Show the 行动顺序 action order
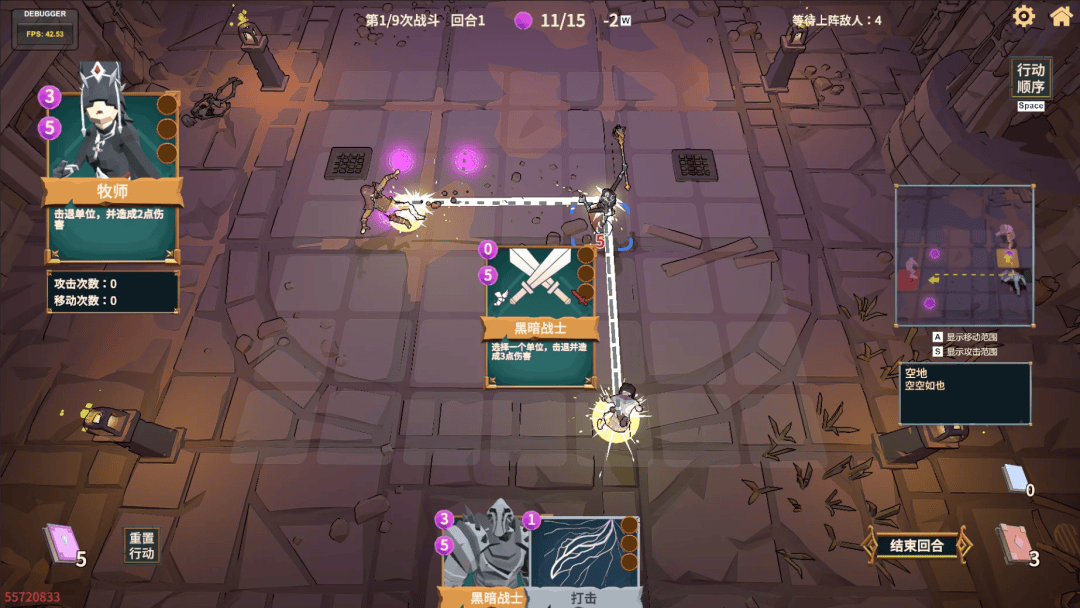 click(1031, 78)
